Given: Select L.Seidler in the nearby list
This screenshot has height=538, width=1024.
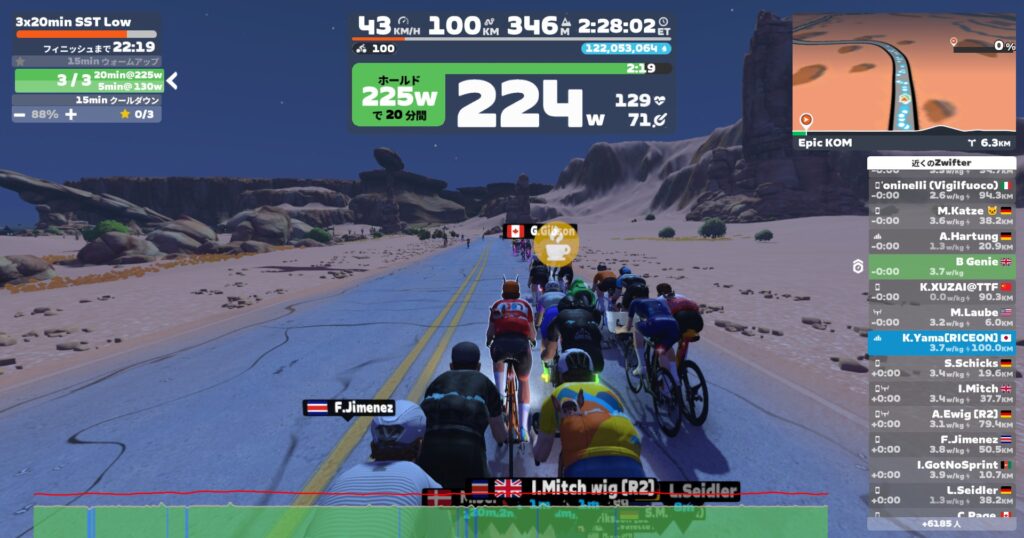Looking at the screenshot, I should (x=942, y=495).
